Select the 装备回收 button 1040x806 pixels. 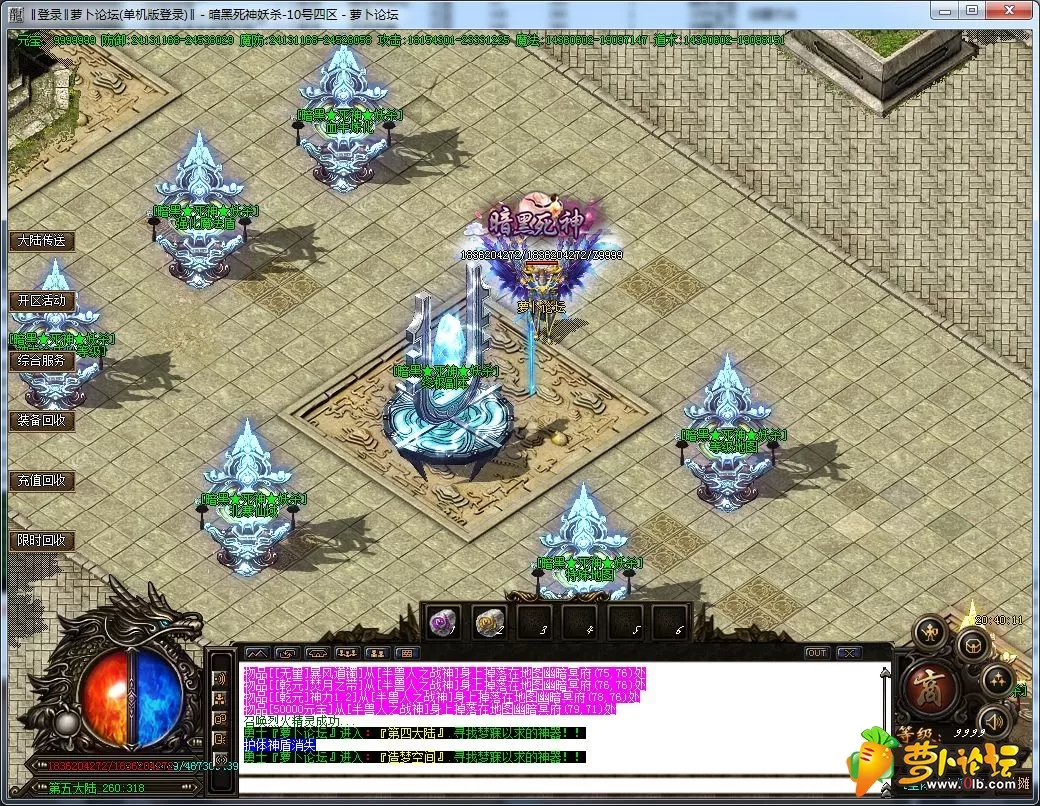coord(43,420)
